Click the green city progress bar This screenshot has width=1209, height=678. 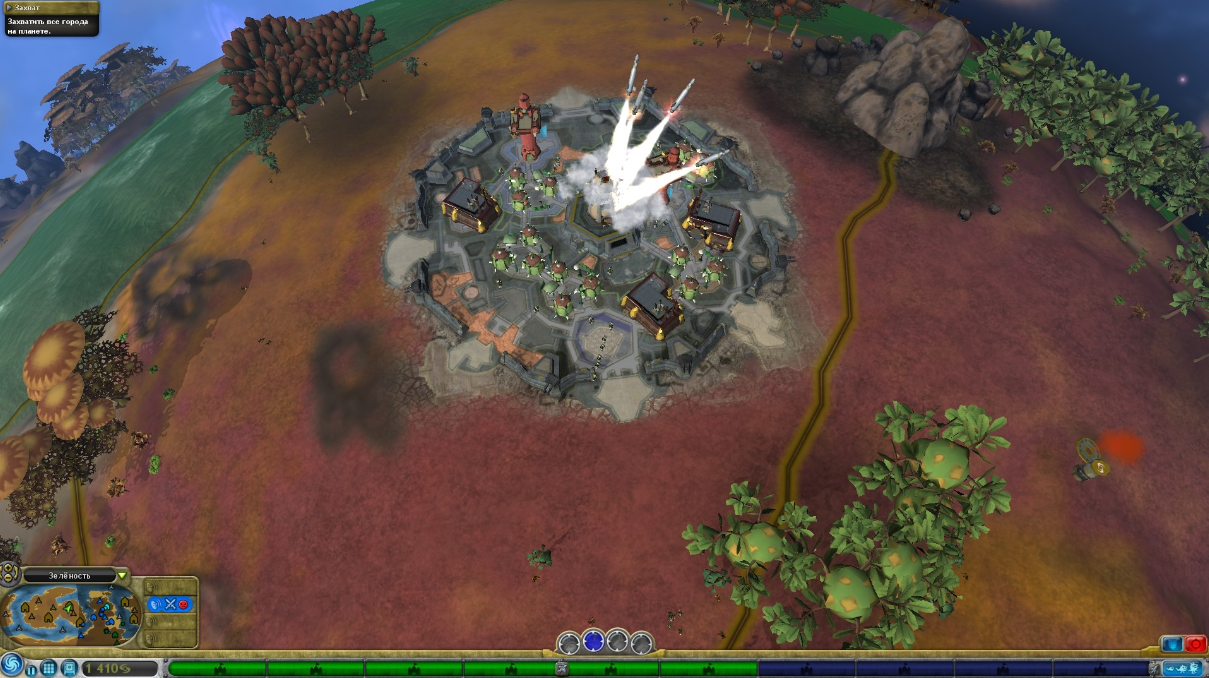pyautogui.click(x=460, y=668)
